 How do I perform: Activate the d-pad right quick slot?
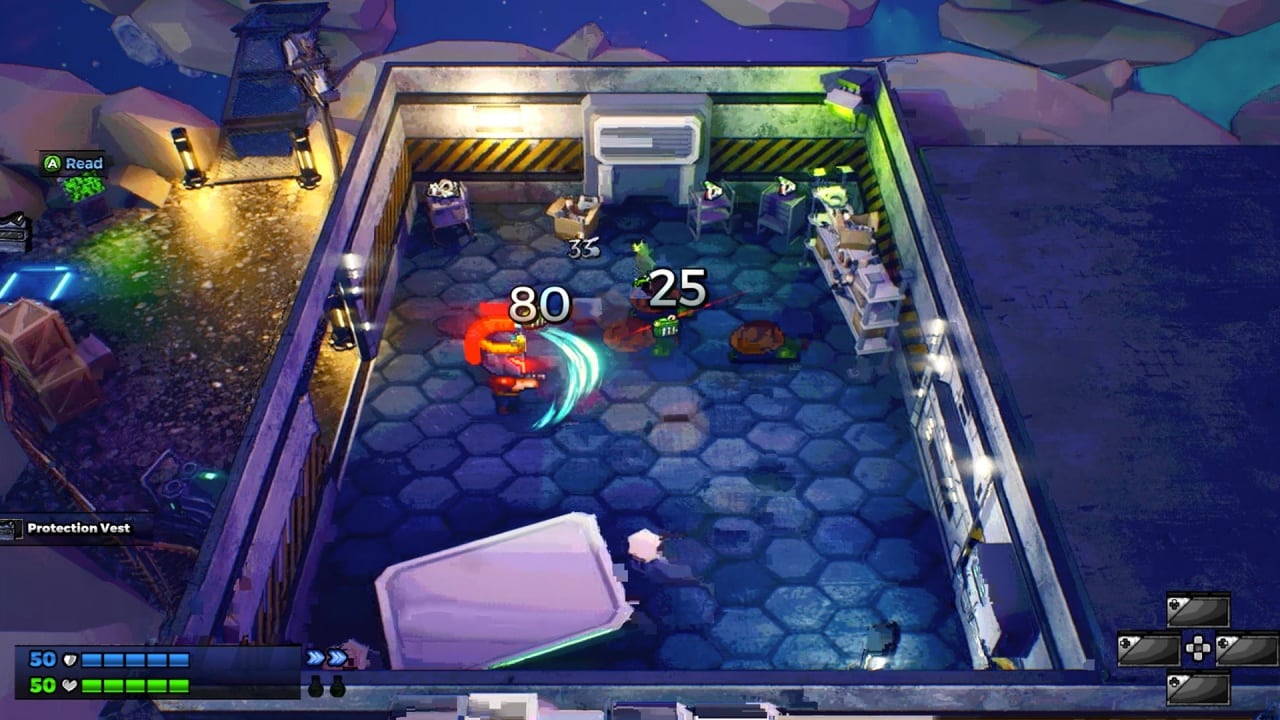point(1246,650)
